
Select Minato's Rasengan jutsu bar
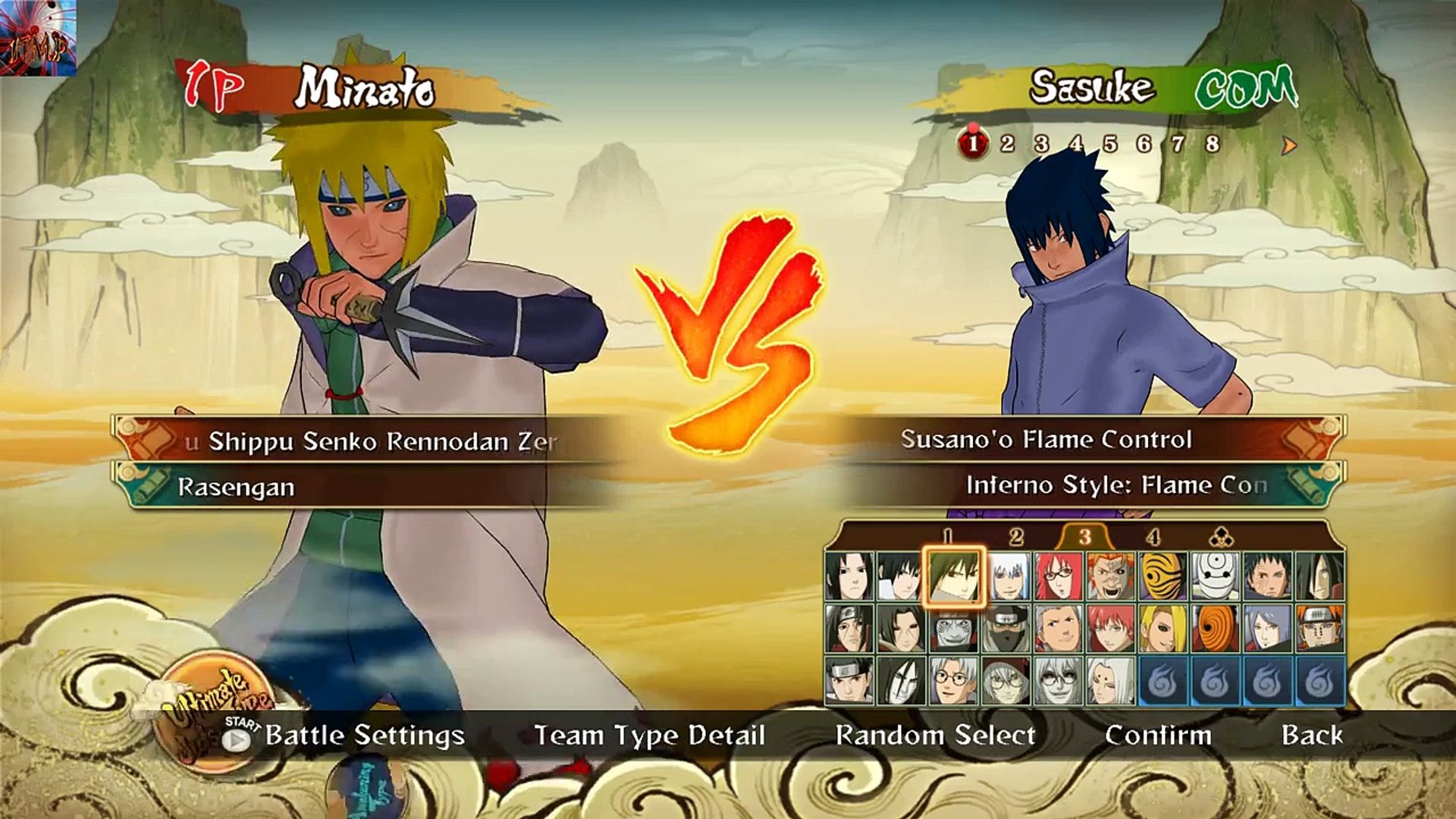(x=364, y=487)
